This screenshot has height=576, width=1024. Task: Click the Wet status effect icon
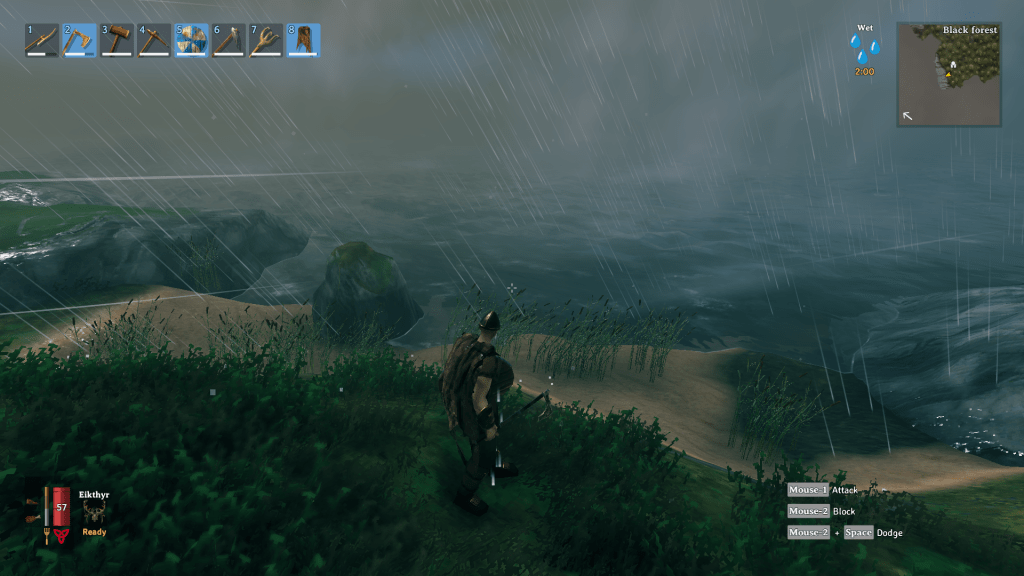[x=864, y=49]
